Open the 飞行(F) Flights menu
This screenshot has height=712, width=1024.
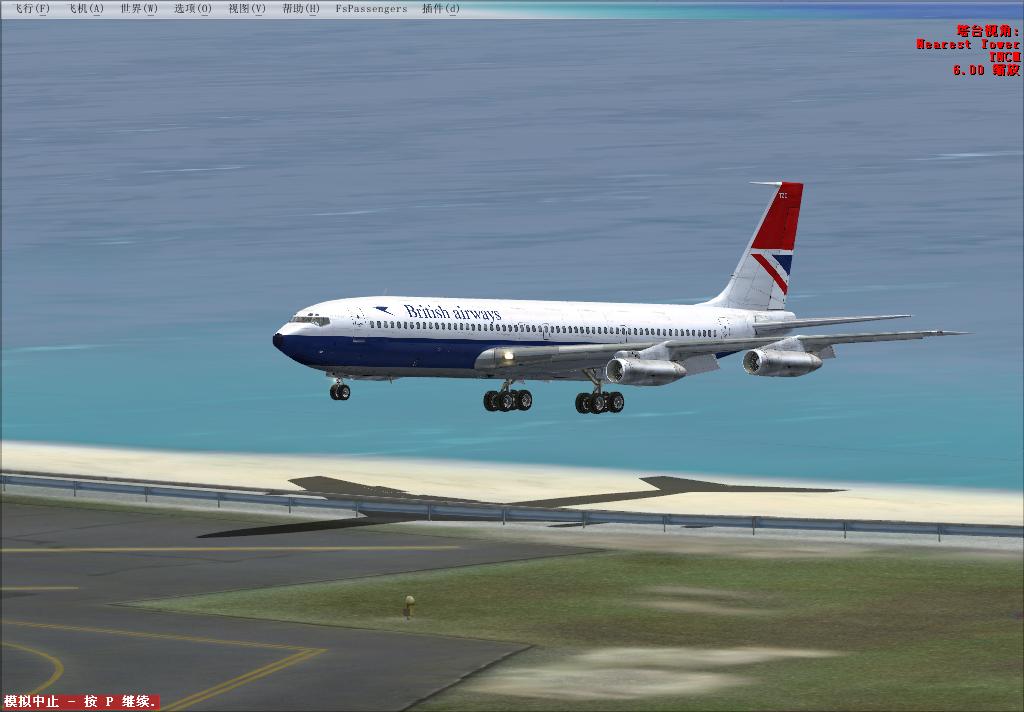pos(32,9)
